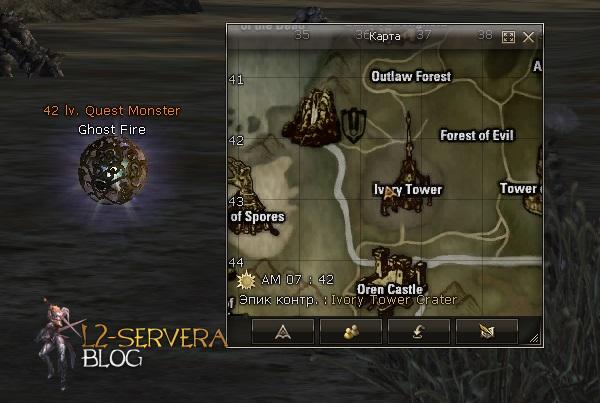Screen dimensions: 600x403
Task: Select Ivory Tower on the map
Action: tap(408, 189)
